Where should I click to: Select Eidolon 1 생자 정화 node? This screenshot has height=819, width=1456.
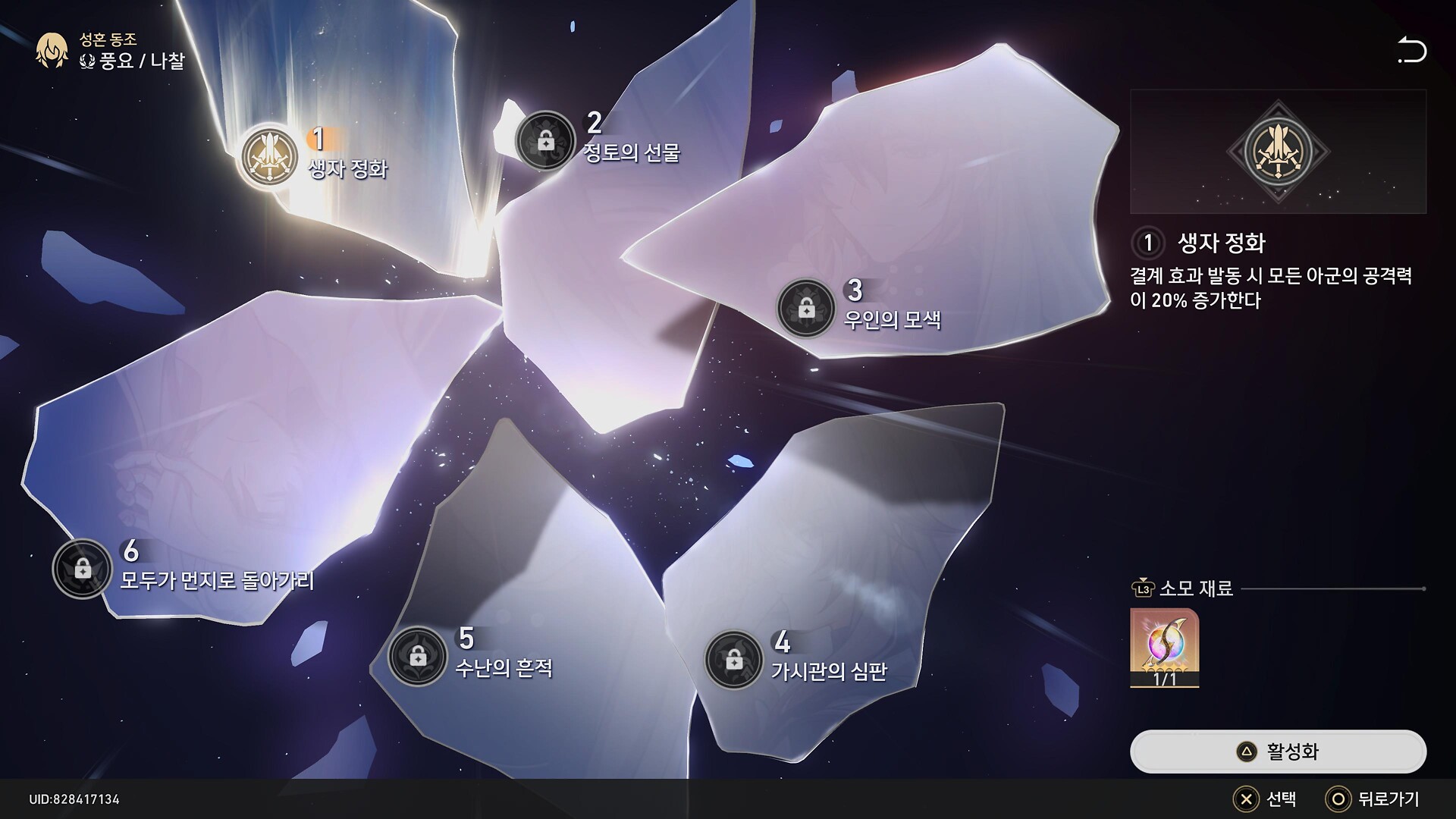click(269, 157)
